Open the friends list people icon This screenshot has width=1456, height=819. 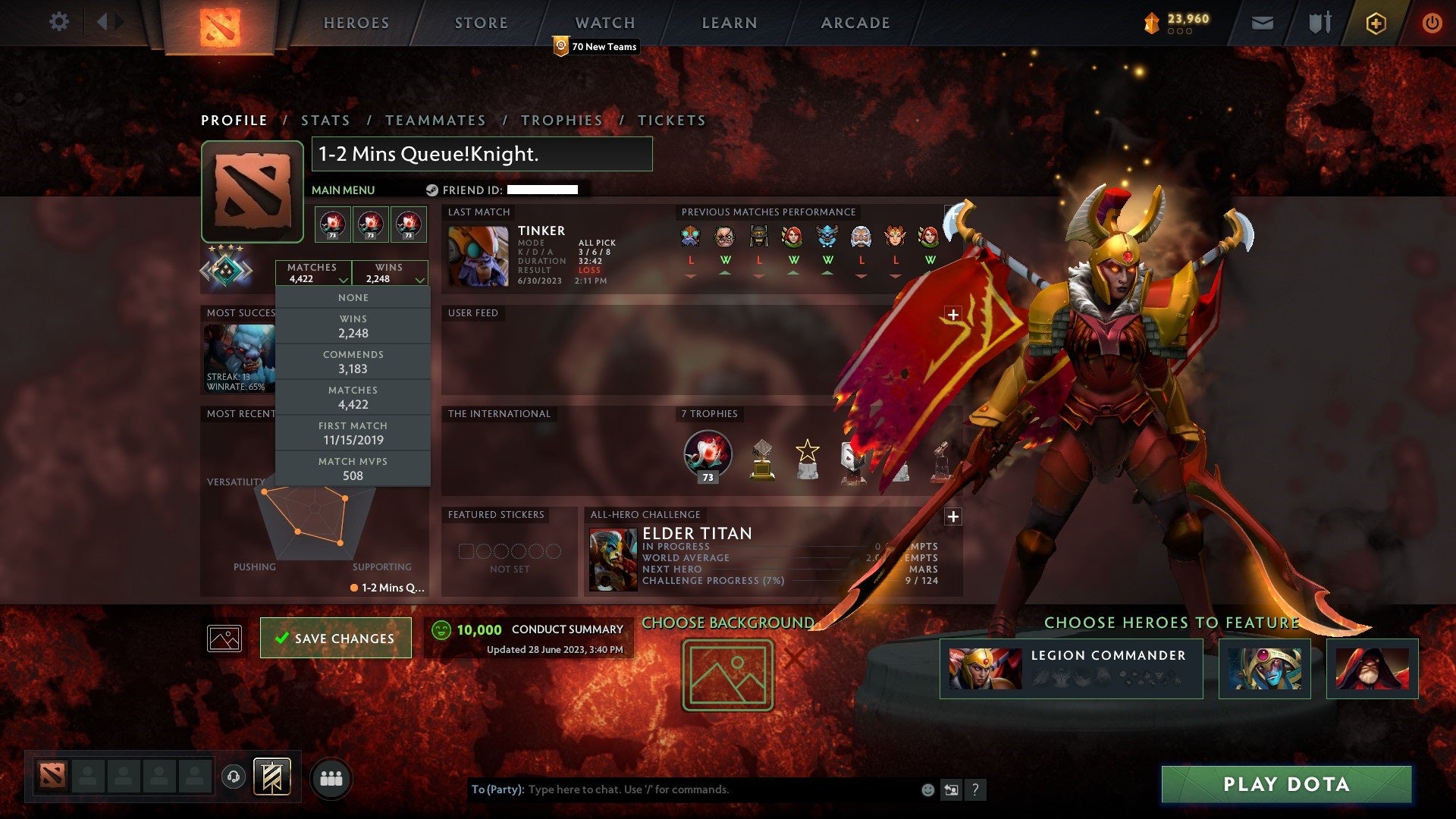[x=331, y=777]
